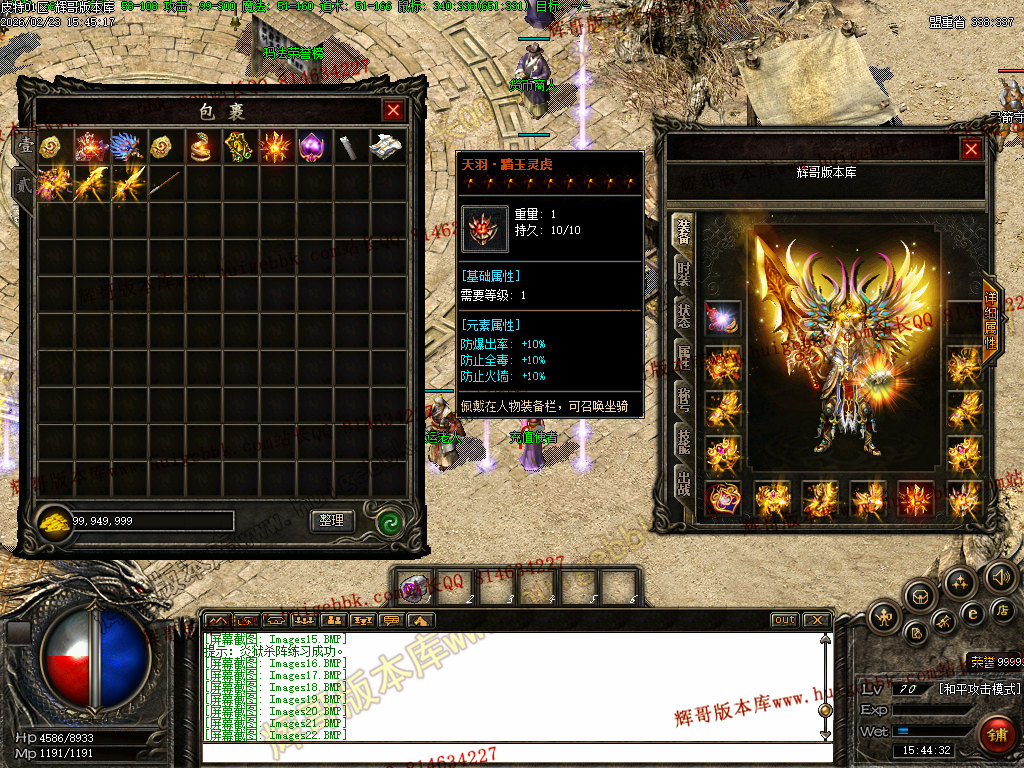This screenshot has width=1024, height=768.
Task: Toggle the sound speaker button
Action: tap(1001, 575)
